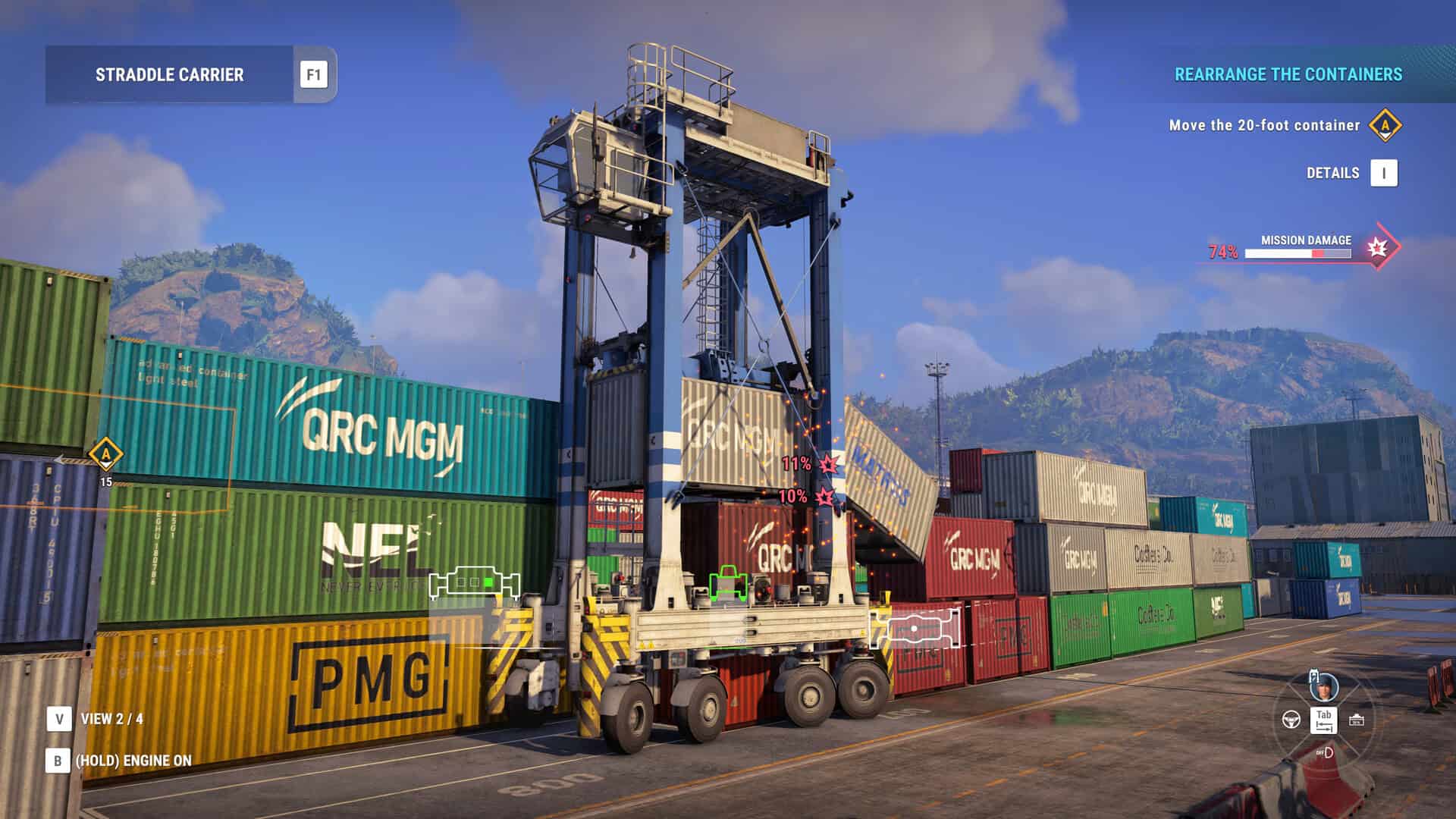The height and width of the screenshot is (819, 1456).
Task: Show mission Details
Action: [1383, 173]
